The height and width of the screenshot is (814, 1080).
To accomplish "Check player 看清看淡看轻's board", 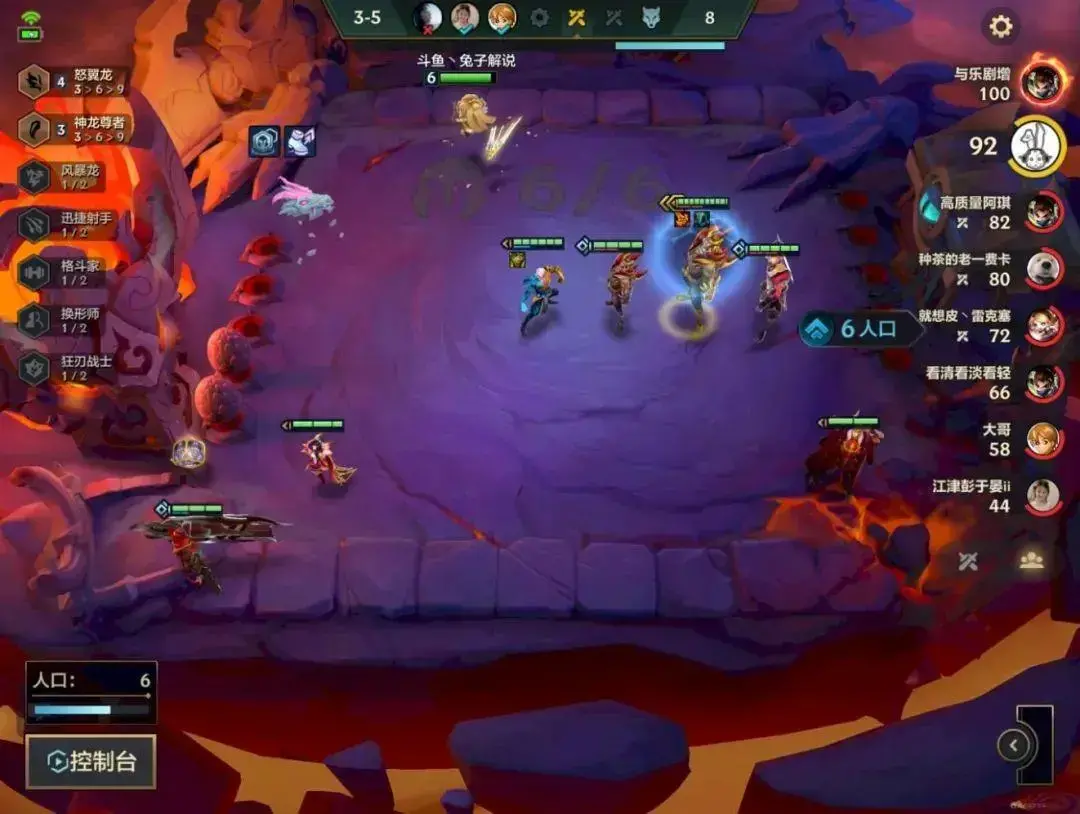I will click(1043, 382).
